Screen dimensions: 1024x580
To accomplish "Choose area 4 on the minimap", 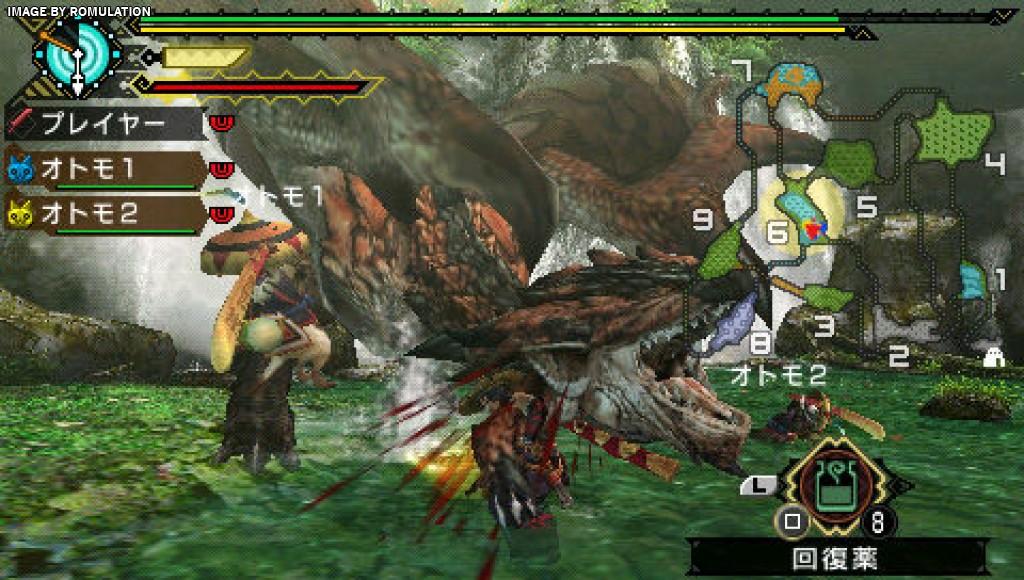I will point(955,130).
